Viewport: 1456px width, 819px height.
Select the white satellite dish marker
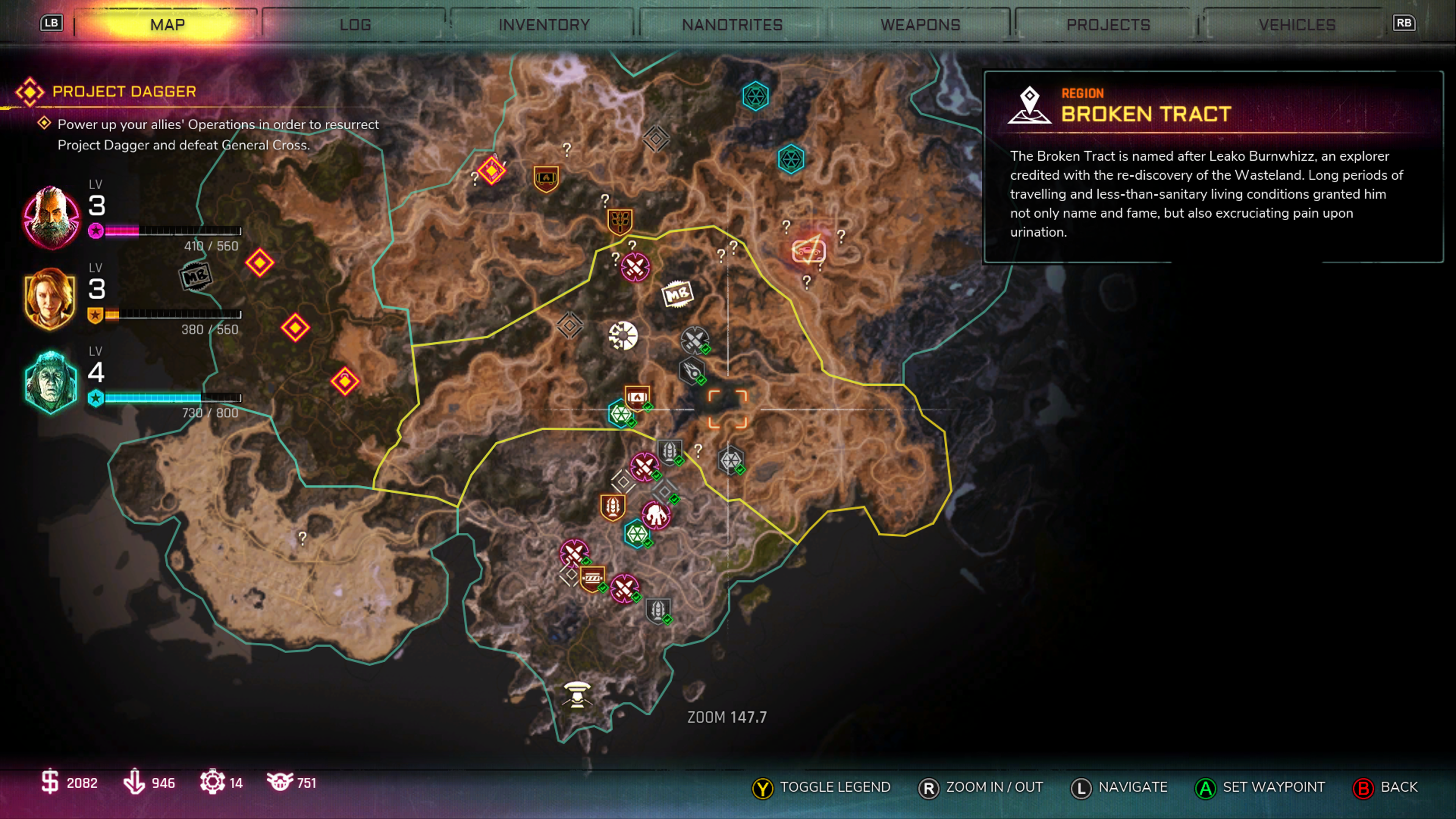(x=576, y=694)
